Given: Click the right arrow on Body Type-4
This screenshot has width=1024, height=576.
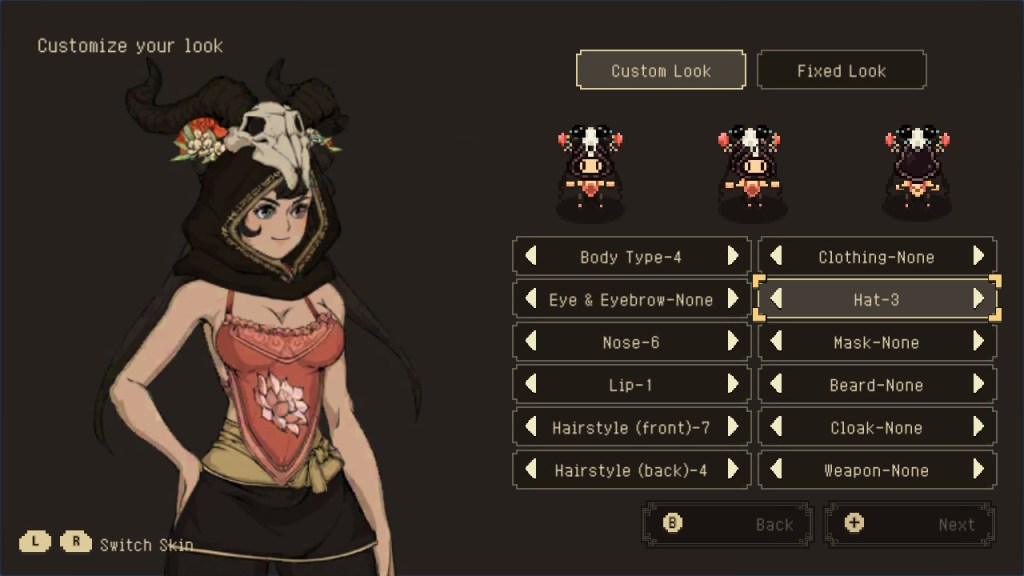Looking at the screenshot, I should pos(733,256).
